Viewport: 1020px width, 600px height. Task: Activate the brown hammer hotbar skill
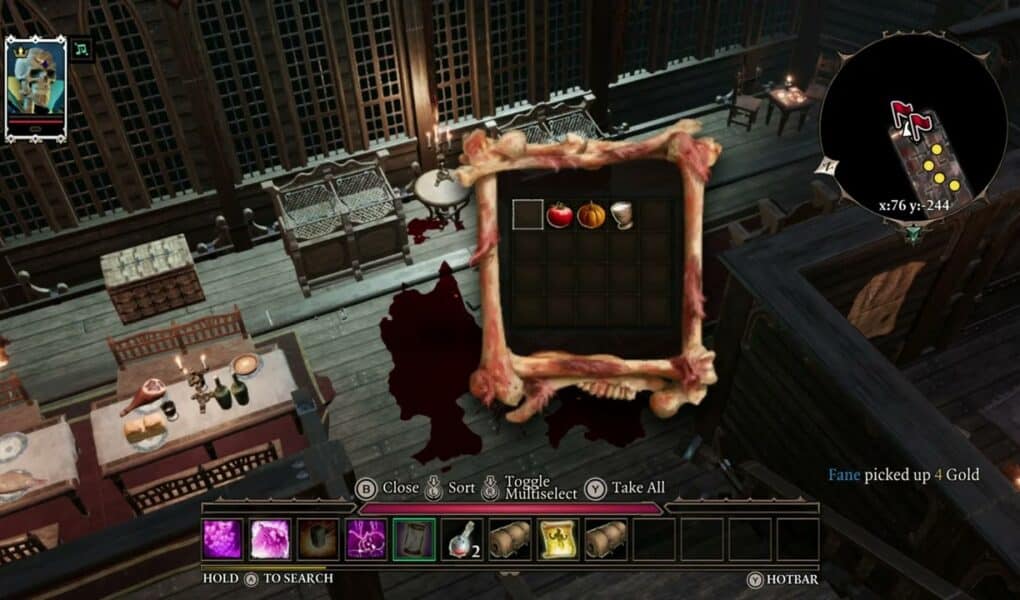318,539
